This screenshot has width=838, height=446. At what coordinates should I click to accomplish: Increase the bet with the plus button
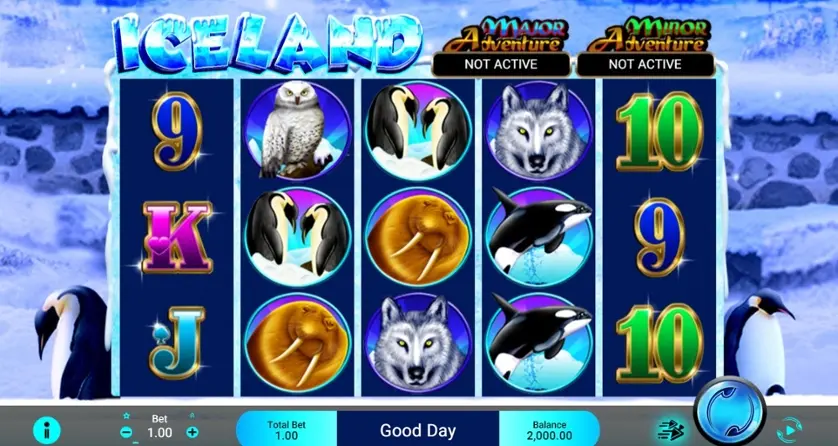193,431
